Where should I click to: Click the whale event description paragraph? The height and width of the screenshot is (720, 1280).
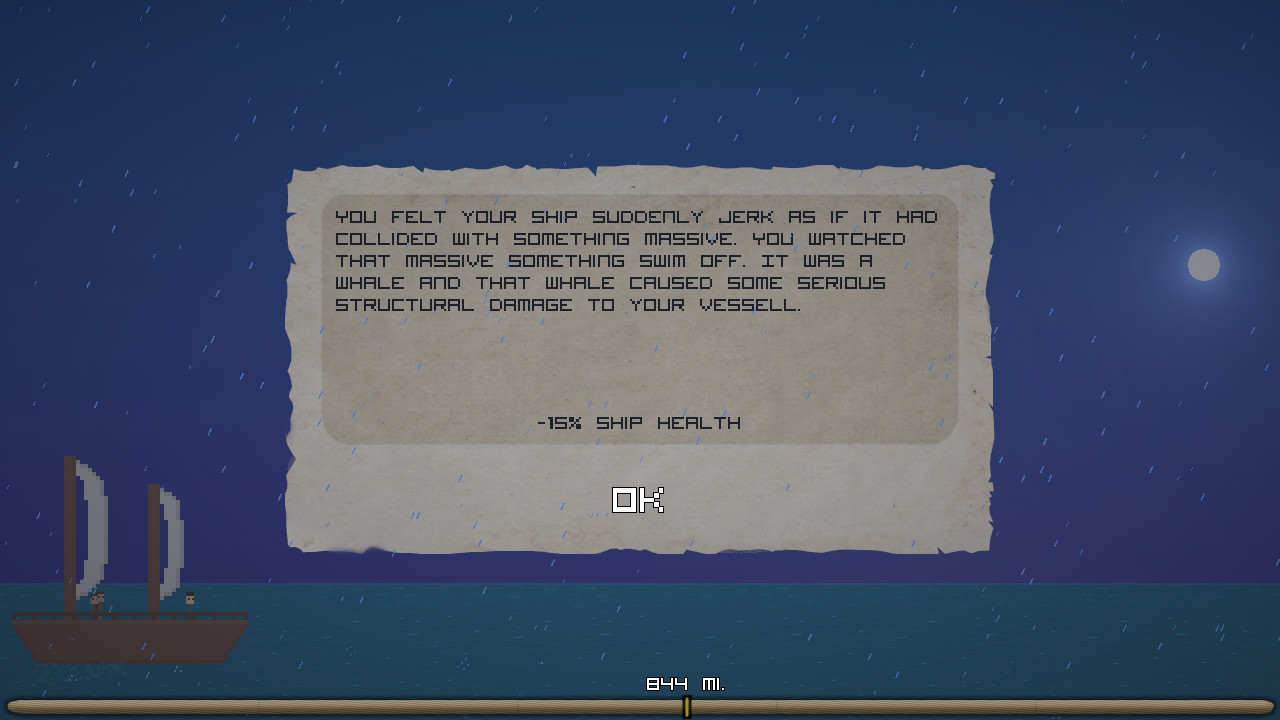[x=637, y=260]
